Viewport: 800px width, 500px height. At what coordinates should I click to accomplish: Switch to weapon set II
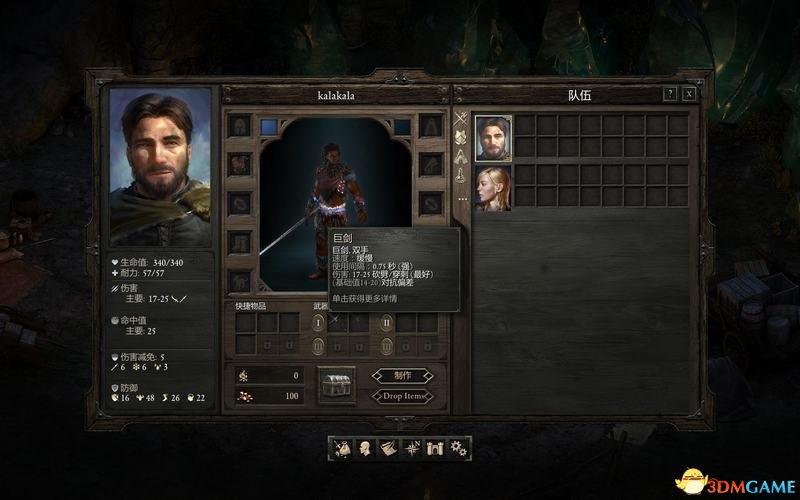point(387,322)
